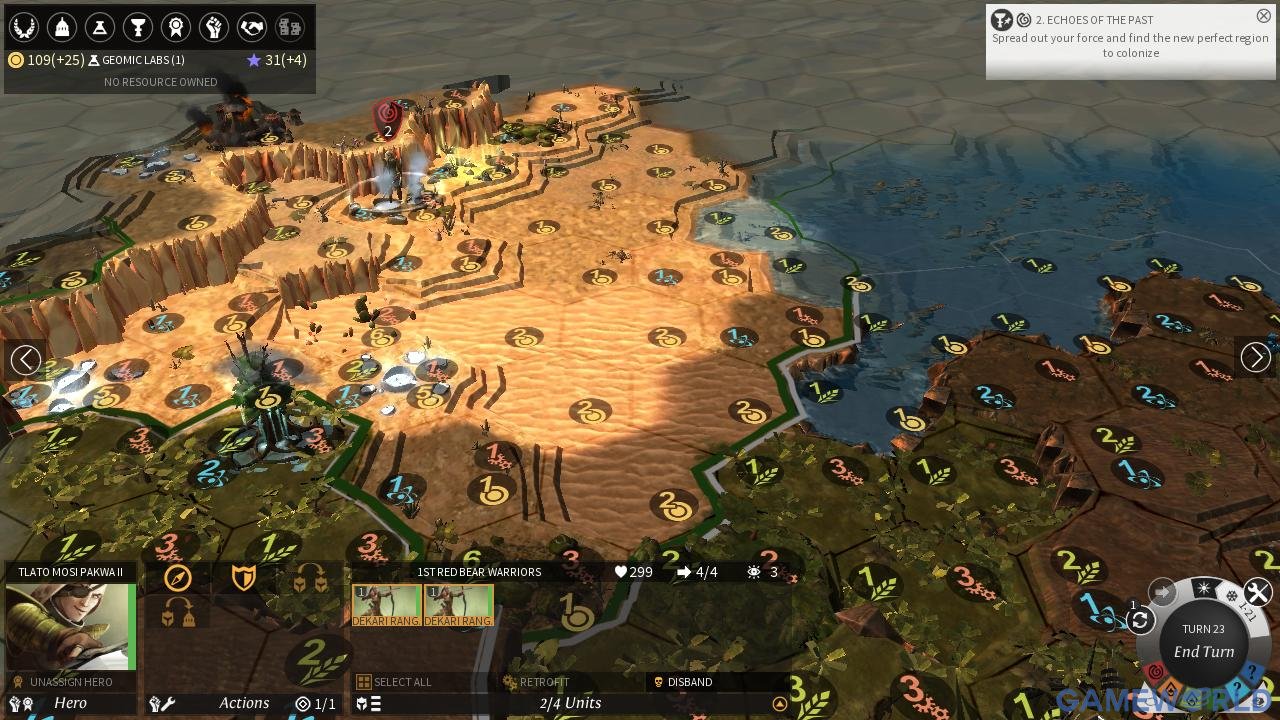Select hero portrait Tlato Mosi Pakwa II

(70, 627)
